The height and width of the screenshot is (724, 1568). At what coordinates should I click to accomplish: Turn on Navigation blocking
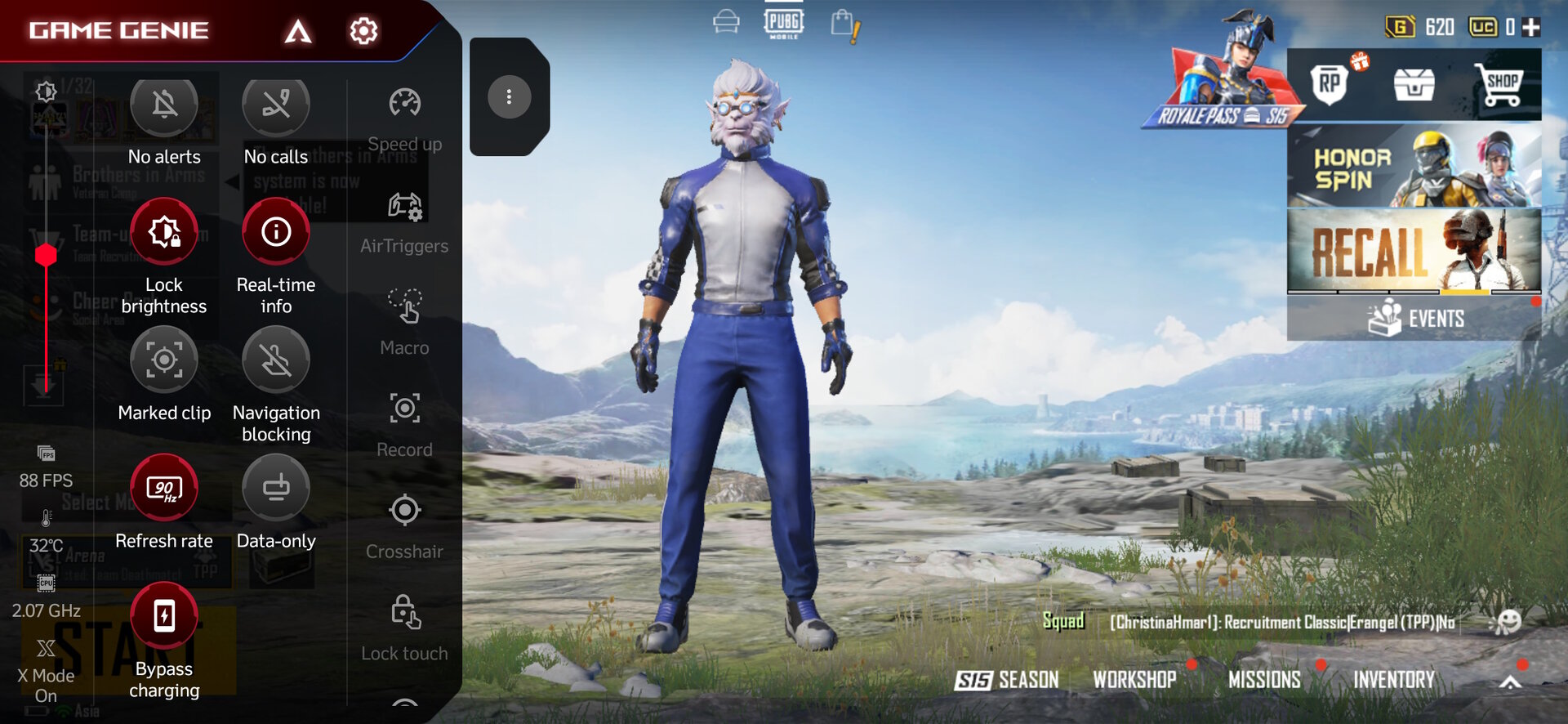(276, 360)
